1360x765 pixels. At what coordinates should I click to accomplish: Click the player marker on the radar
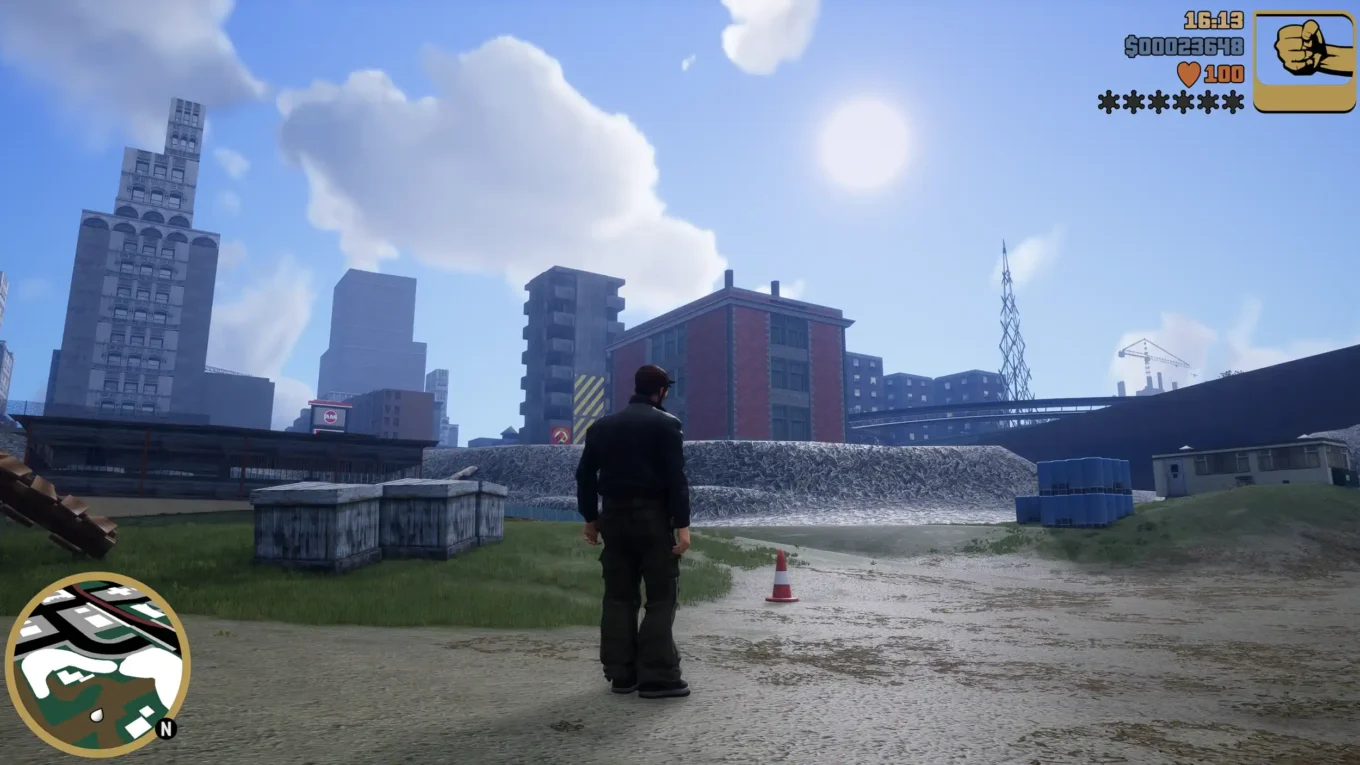(96, 714)
